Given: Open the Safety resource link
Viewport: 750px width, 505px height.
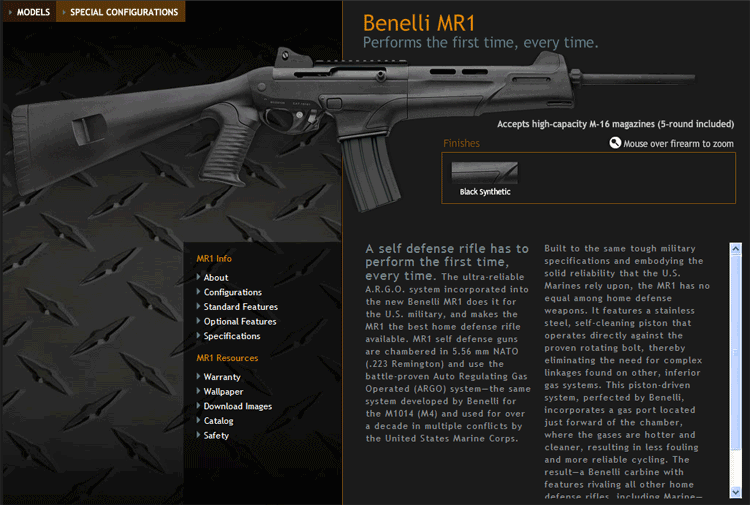Looking at the screenshot, I should pos(216,436).
